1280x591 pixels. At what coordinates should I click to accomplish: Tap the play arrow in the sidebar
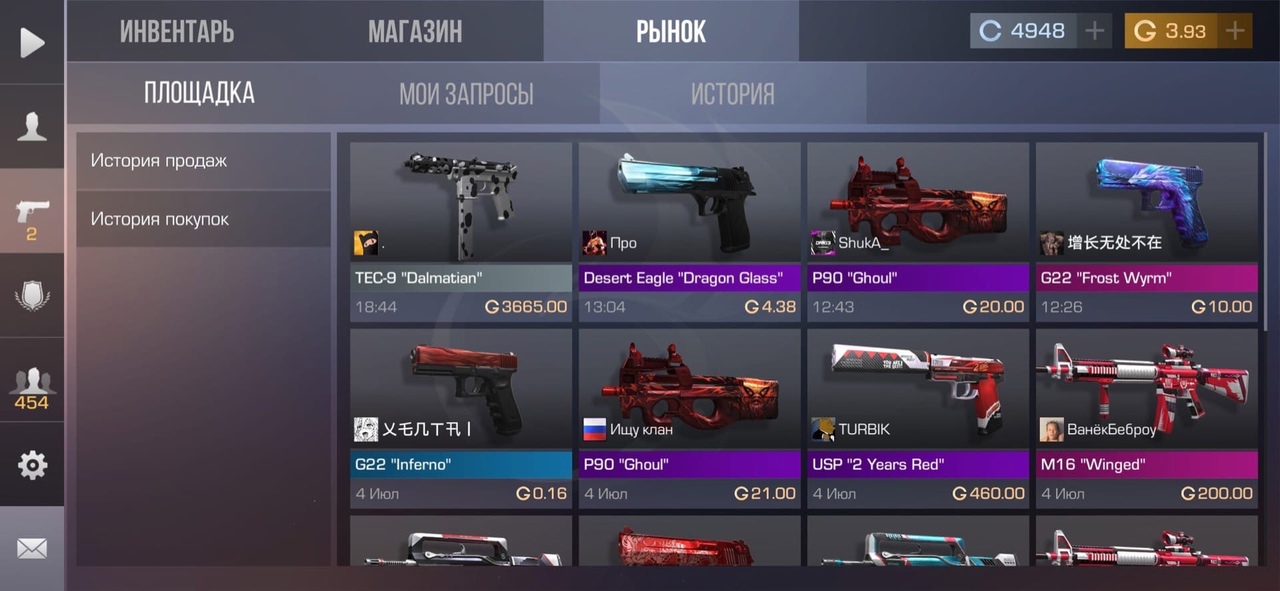(x=32, y=42)
